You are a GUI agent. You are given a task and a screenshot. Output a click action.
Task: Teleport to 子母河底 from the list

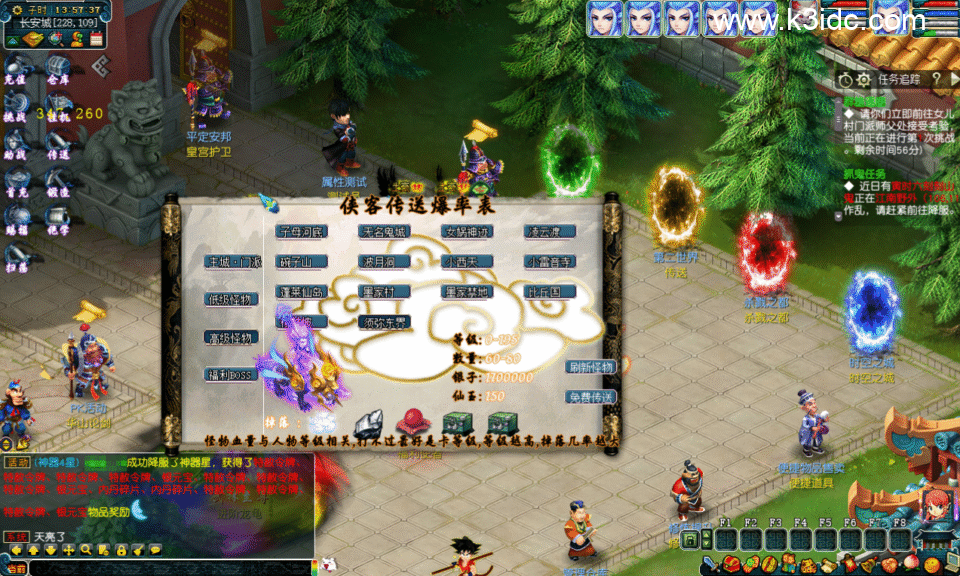click(x=301, y=232)
